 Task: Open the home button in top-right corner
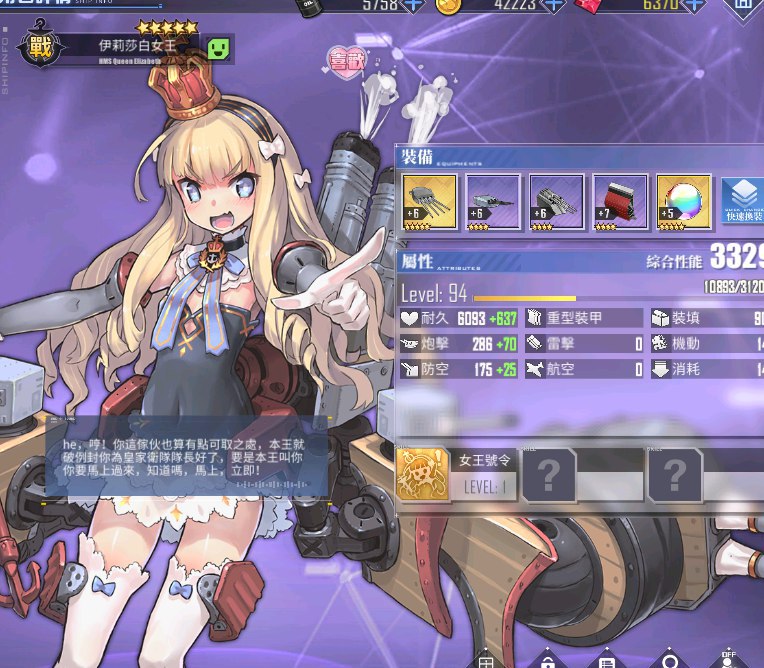[743, 6]
